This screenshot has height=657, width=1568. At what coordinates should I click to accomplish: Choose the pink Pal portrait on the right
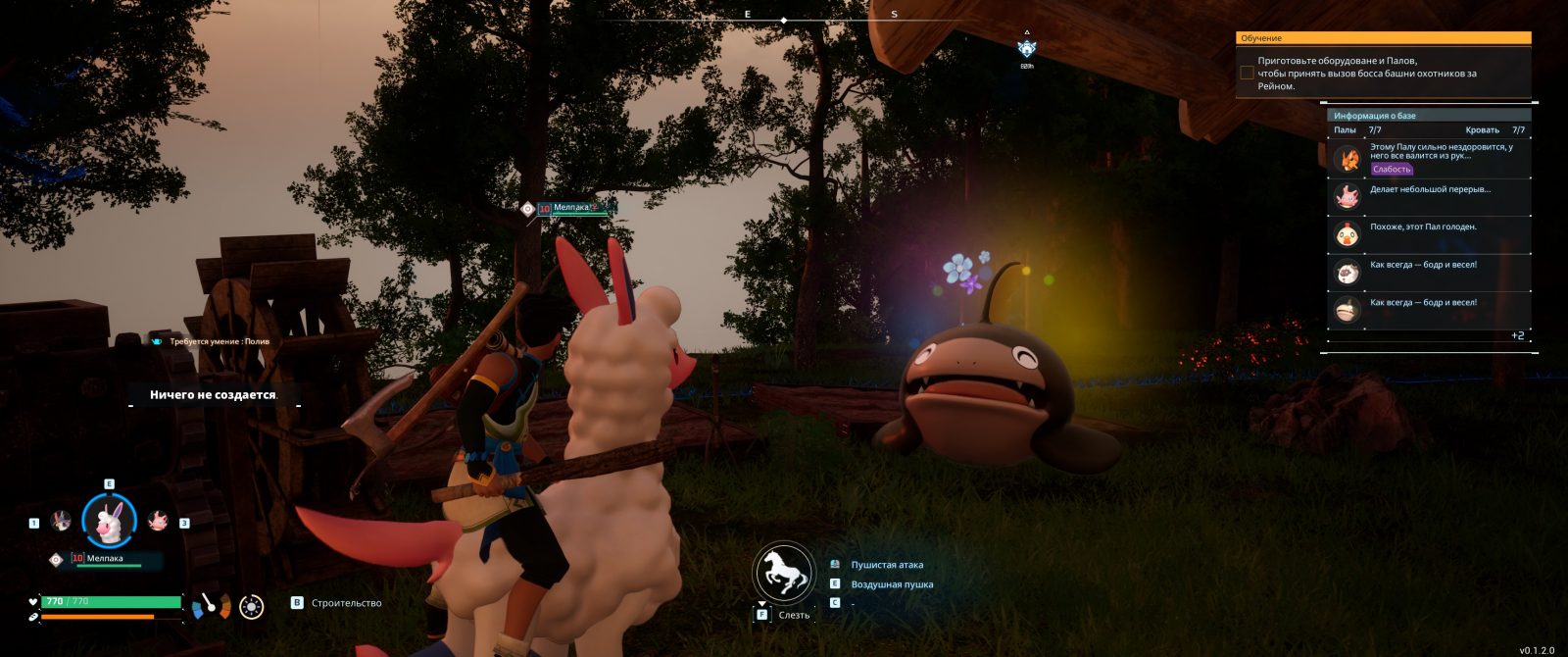pyautogui.click(x=157, y=522)
